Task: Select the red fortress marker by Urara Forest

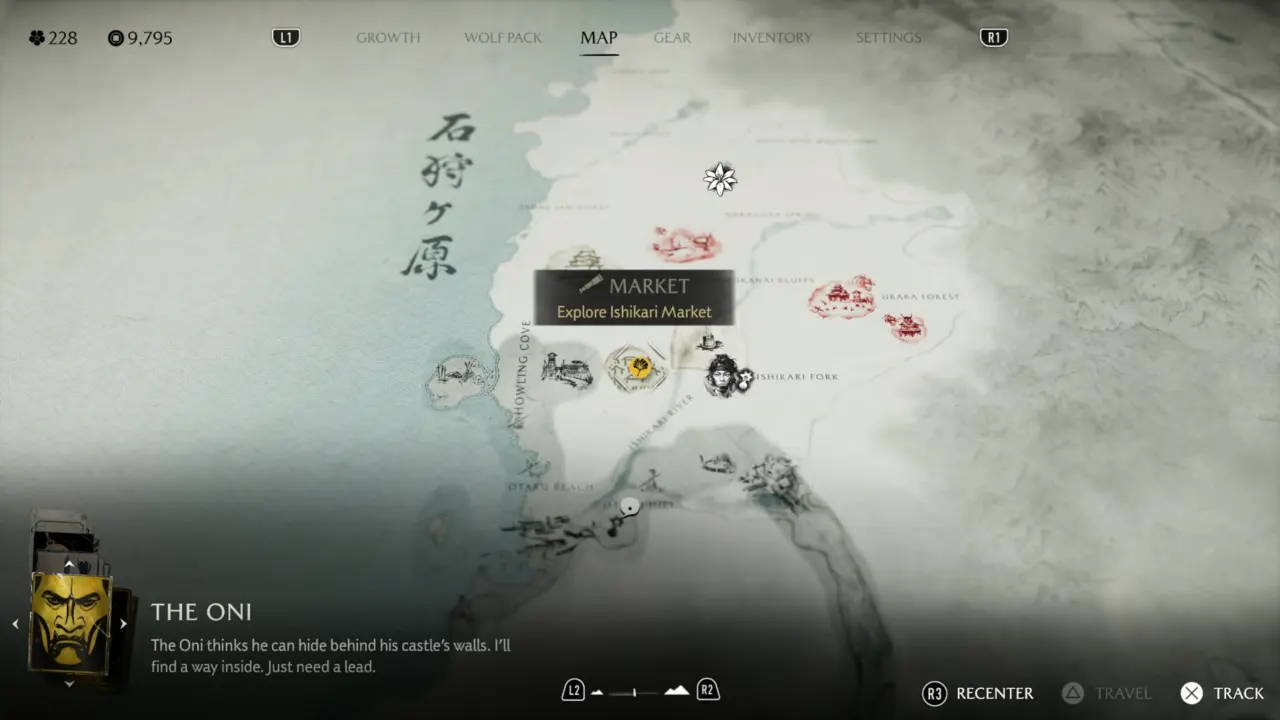Action: coord(841,297)
